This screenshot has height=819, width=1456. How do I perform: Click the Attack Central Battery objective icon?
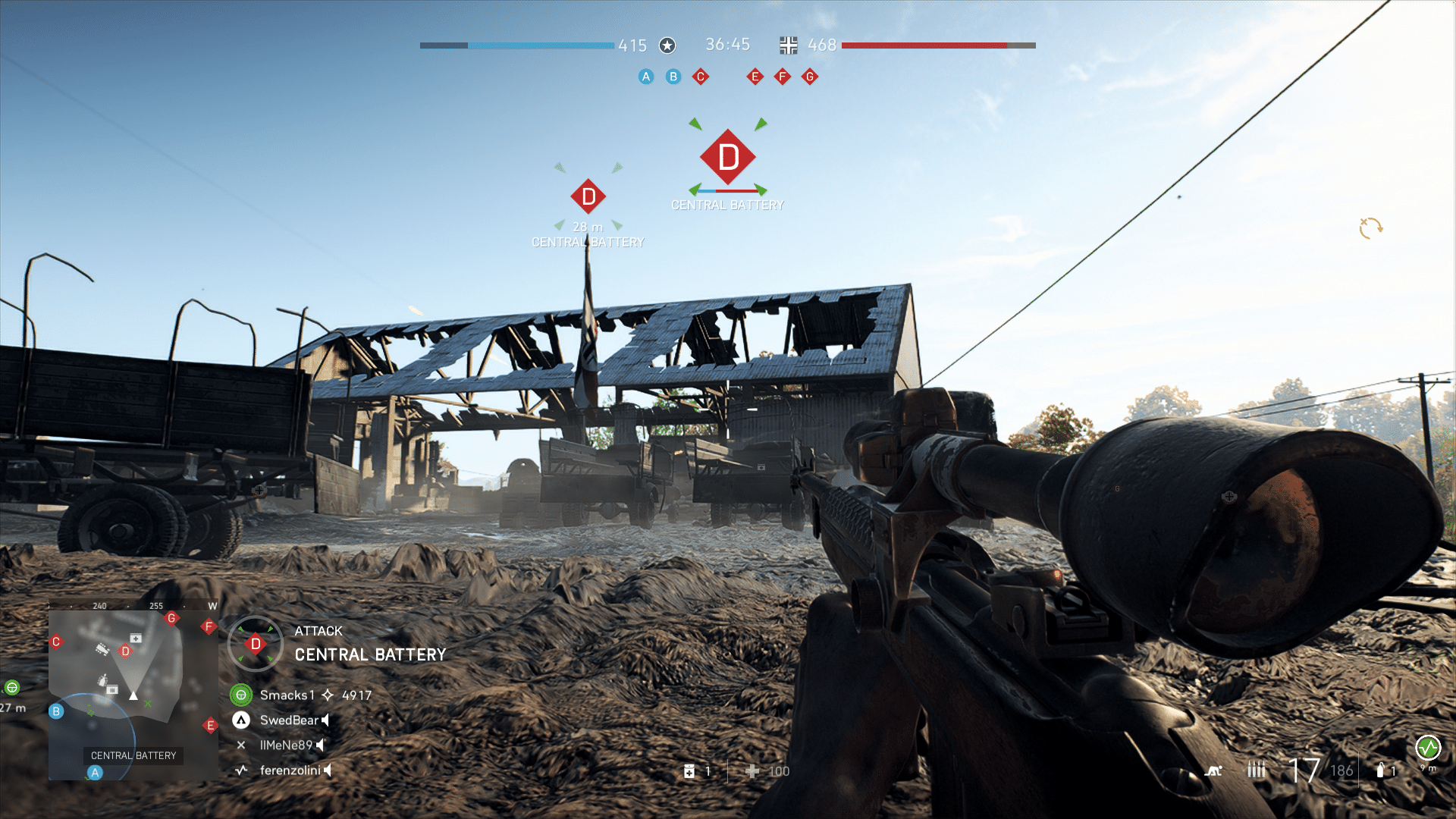coord(256,644)
